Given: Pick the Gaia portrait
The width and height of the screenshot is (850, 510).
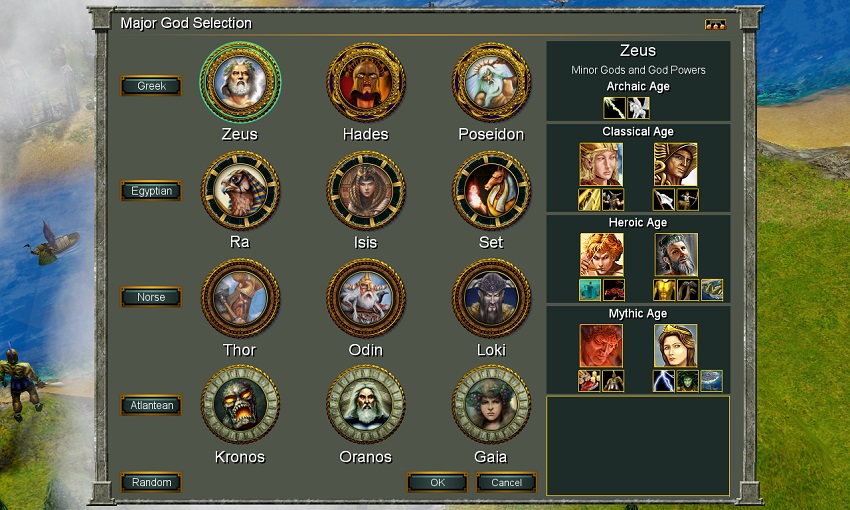Looking at the screenshot, I should coord(491,405).
